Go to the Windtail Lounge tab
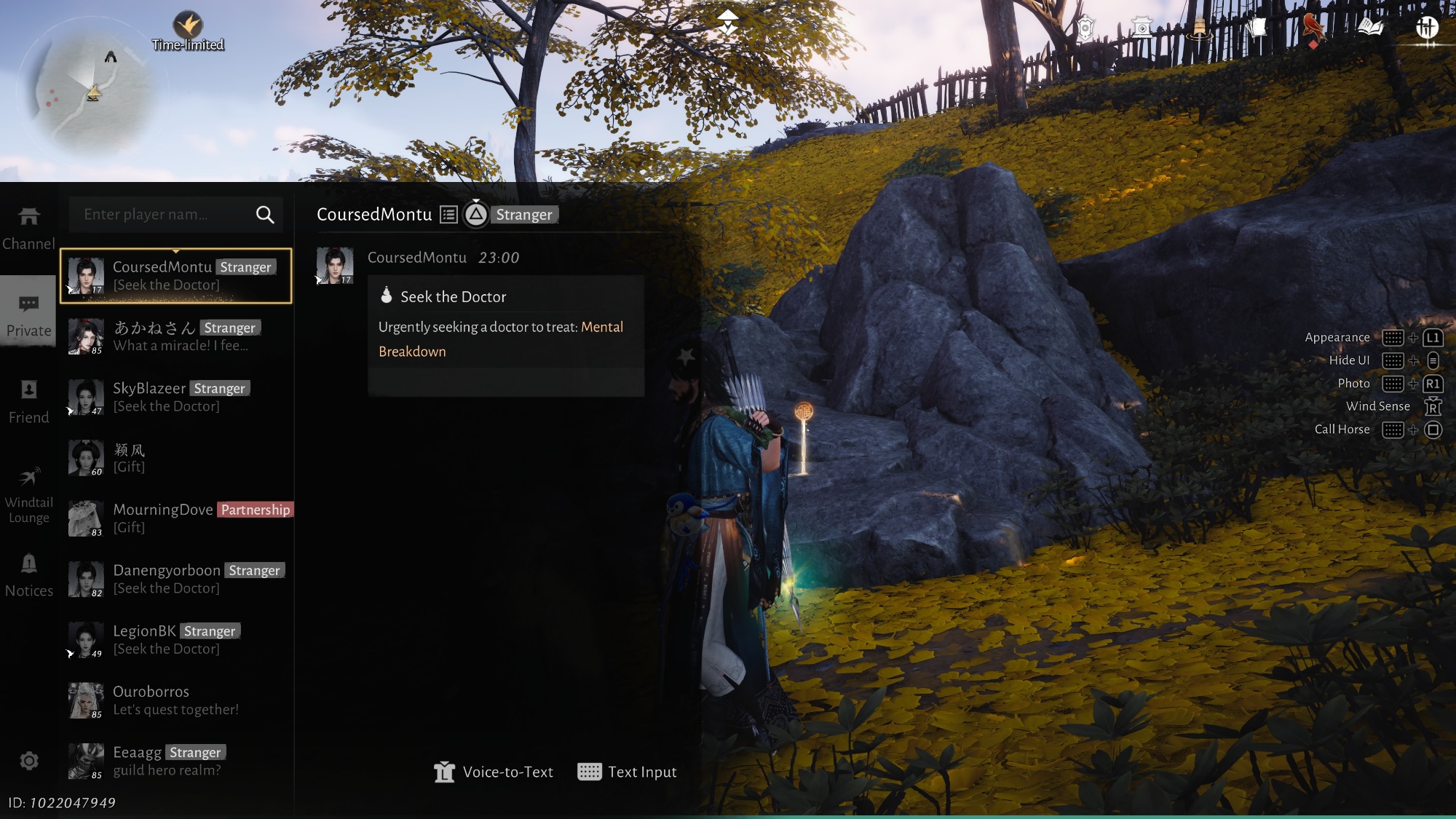This screenshot has height=819, width=1456. pos(28,495)
